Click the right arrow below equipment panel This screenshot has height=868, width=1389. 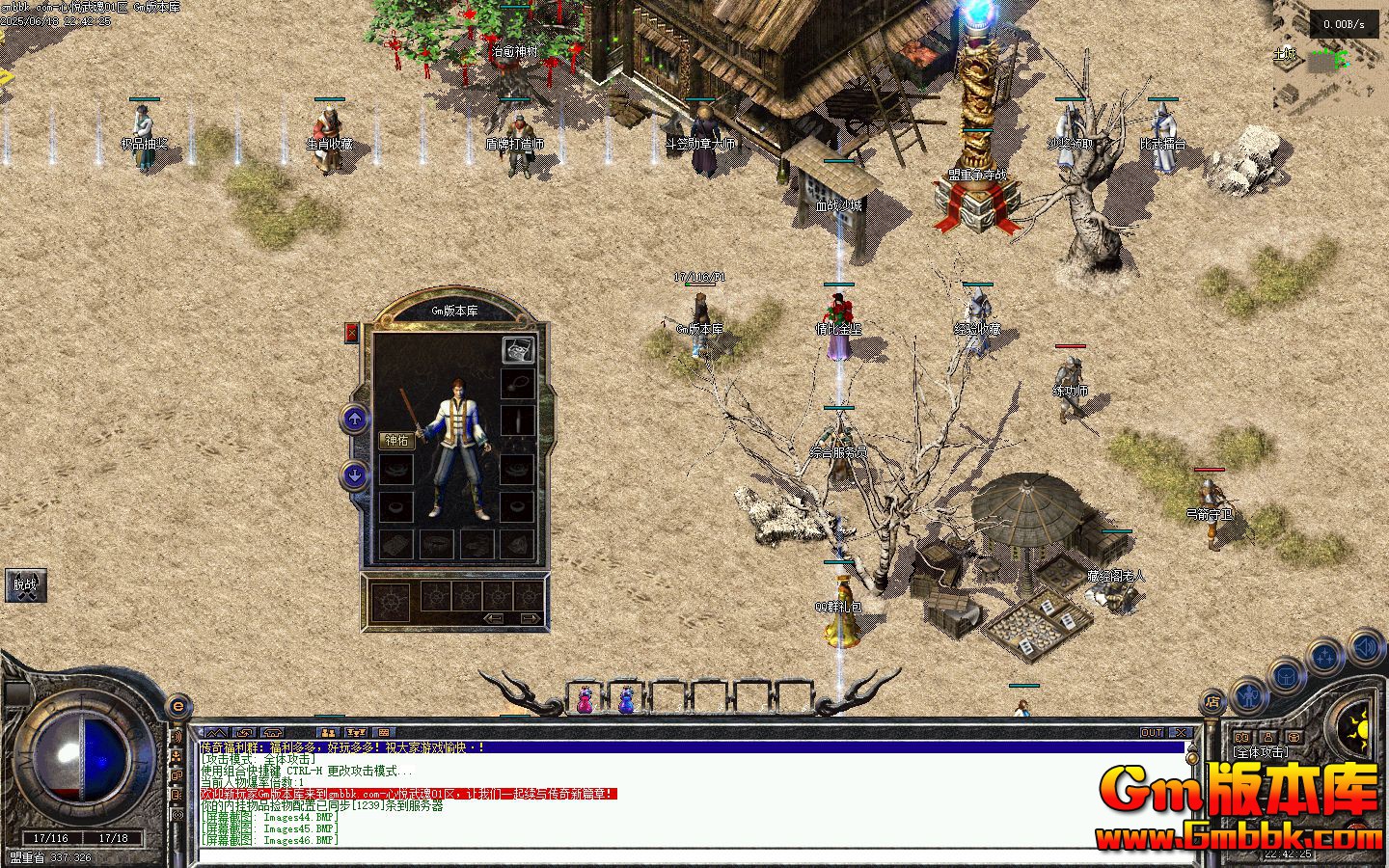pos(528,618)
